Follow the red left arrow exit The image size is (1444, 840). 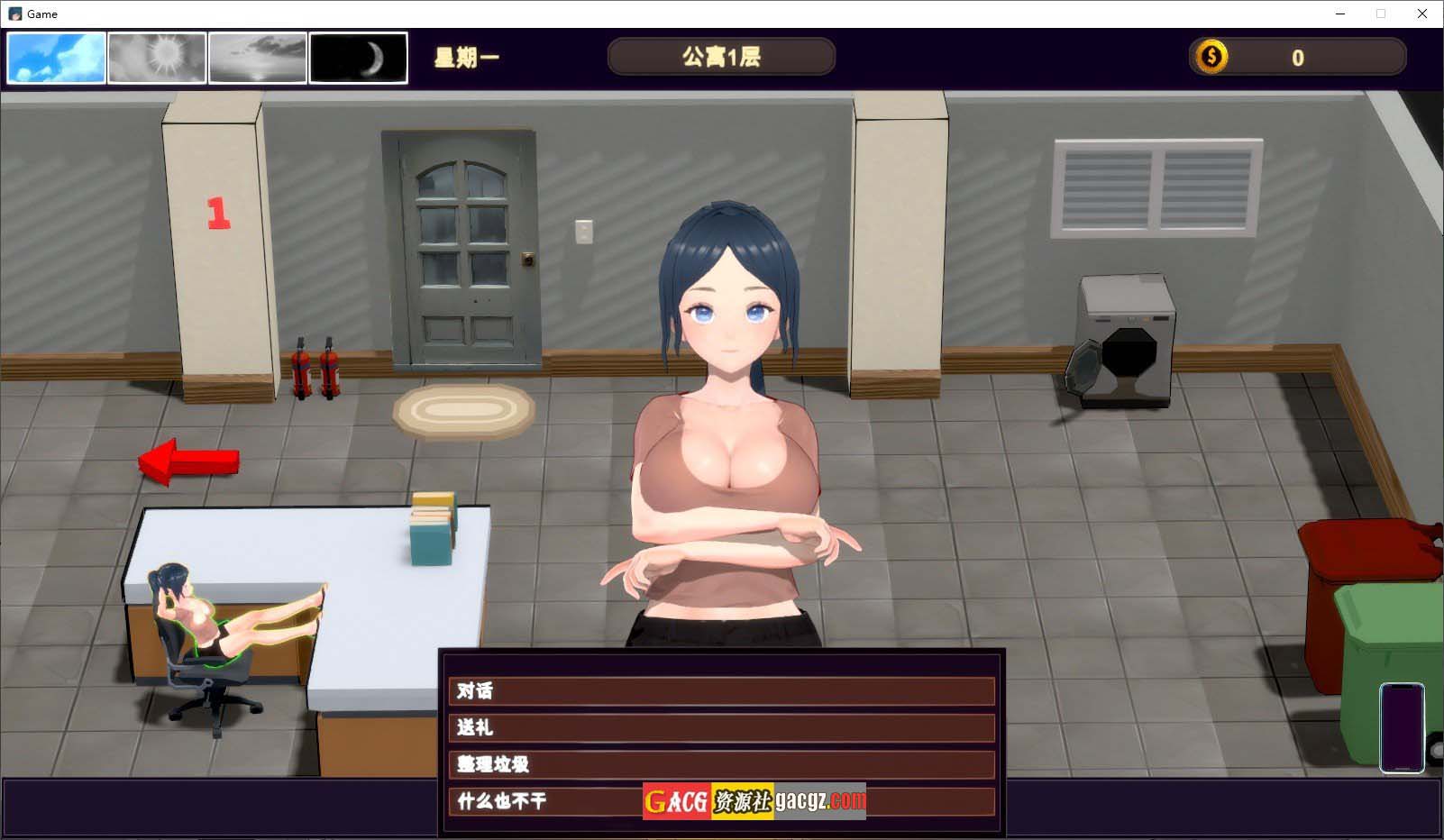pyautogui.click(x=188, y=461)
